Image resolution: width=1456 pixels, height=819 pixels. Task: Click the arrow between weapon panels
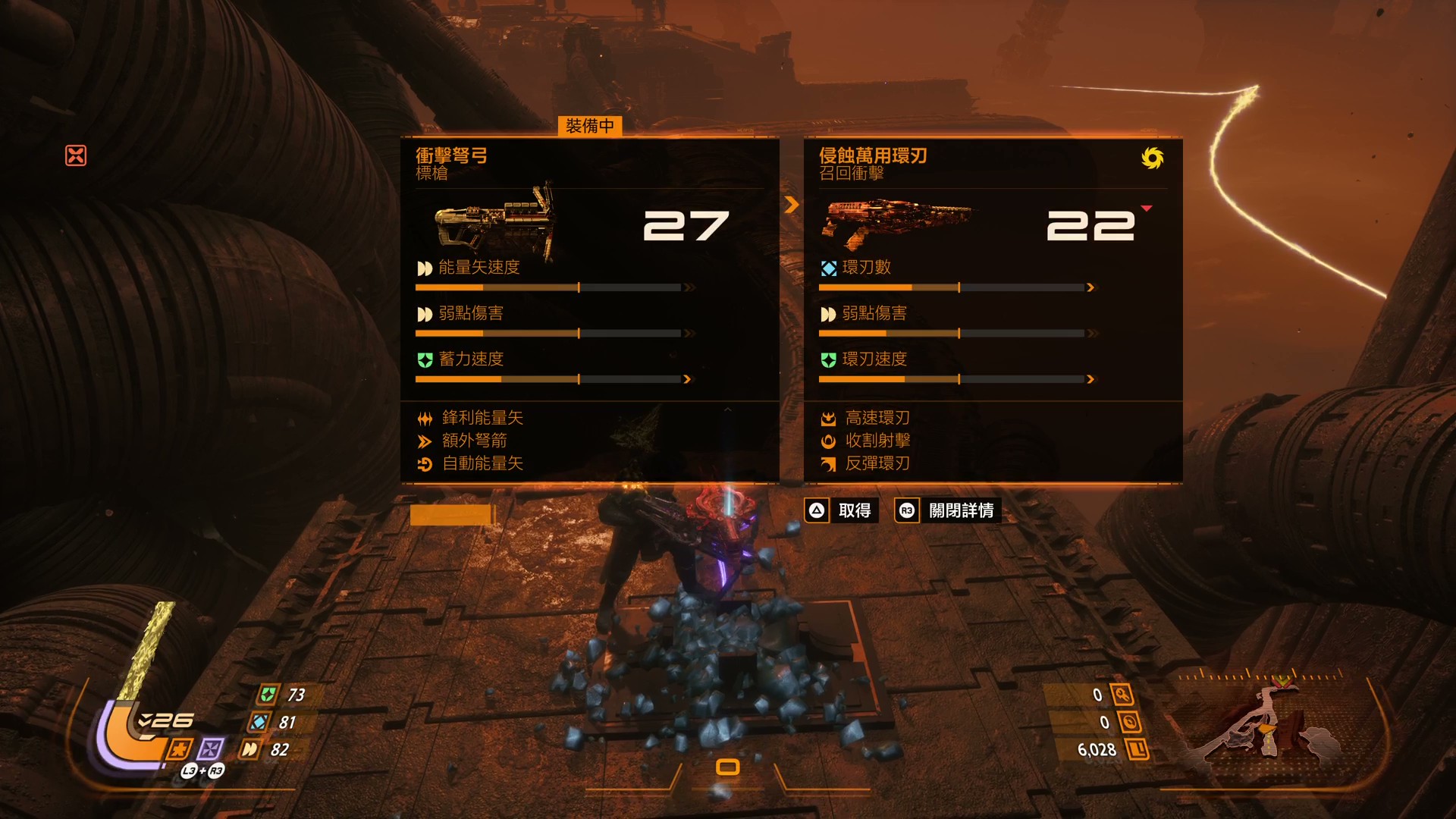point(792,205)
